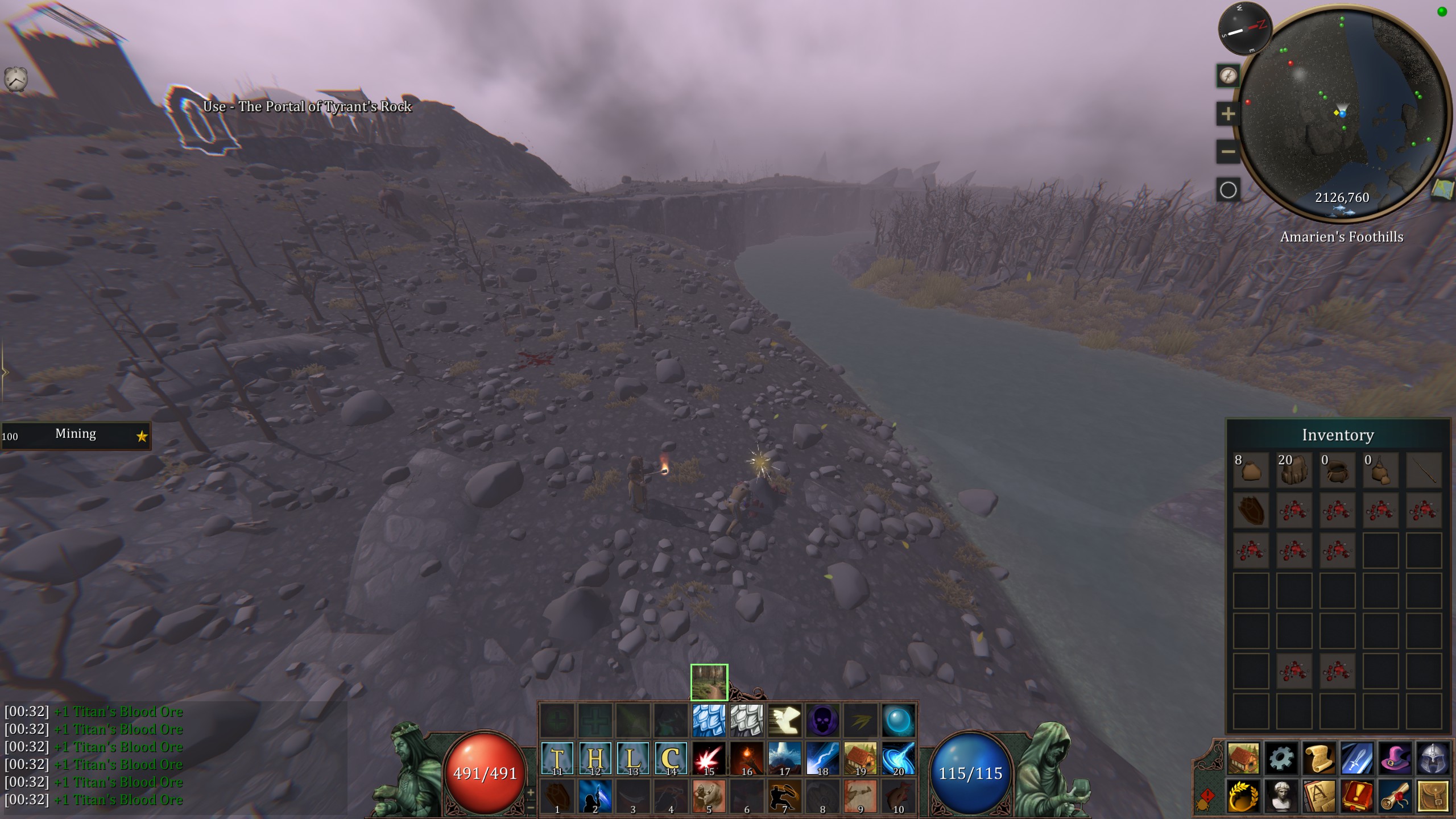
Task: Select the purple skull ability icon
Action: (x=822, y=721)
